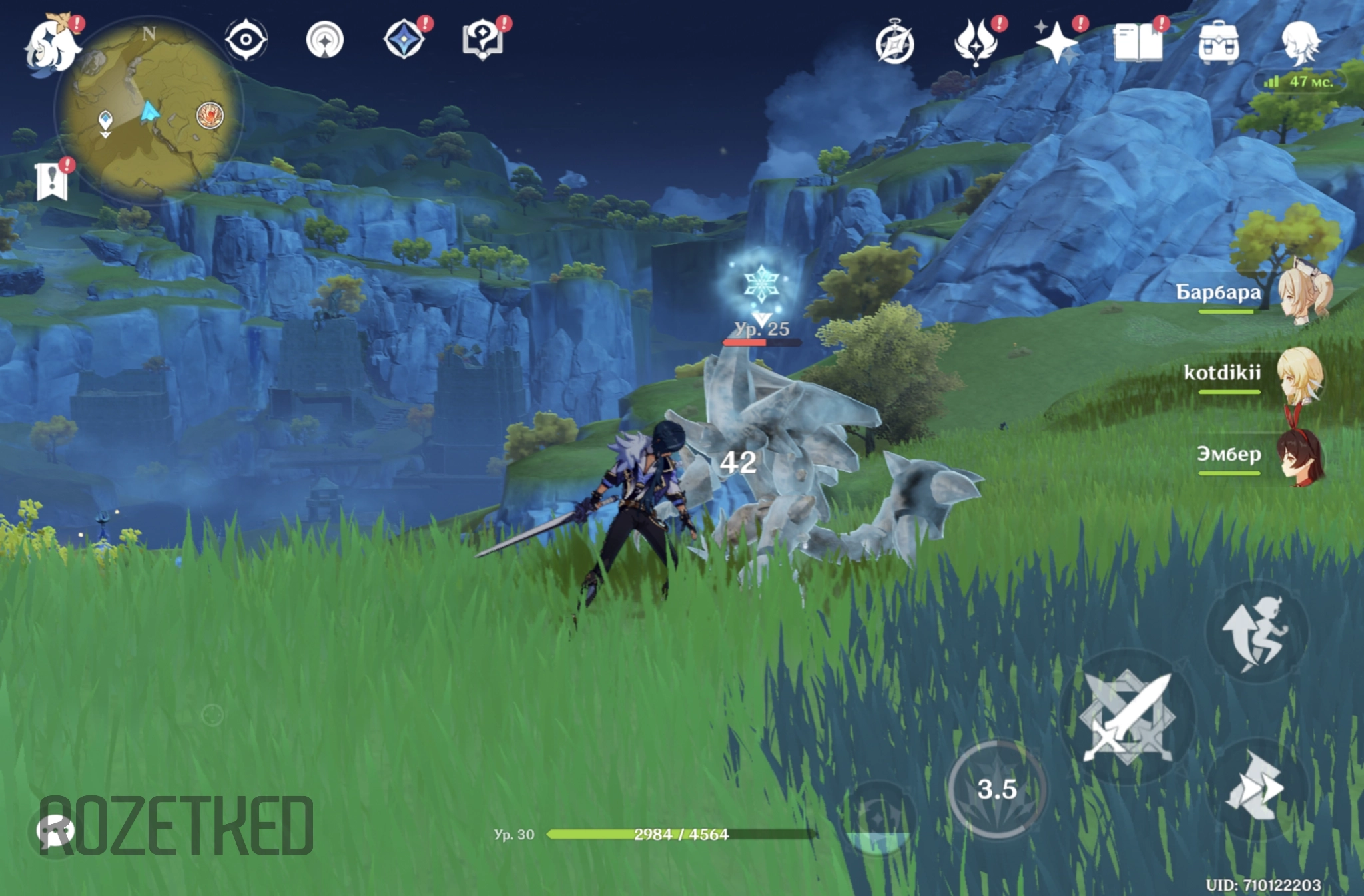Viewport: 1364px width, 896px height.
Task: Toggle Elemental Sight eye icon
Action: [246, 40]
